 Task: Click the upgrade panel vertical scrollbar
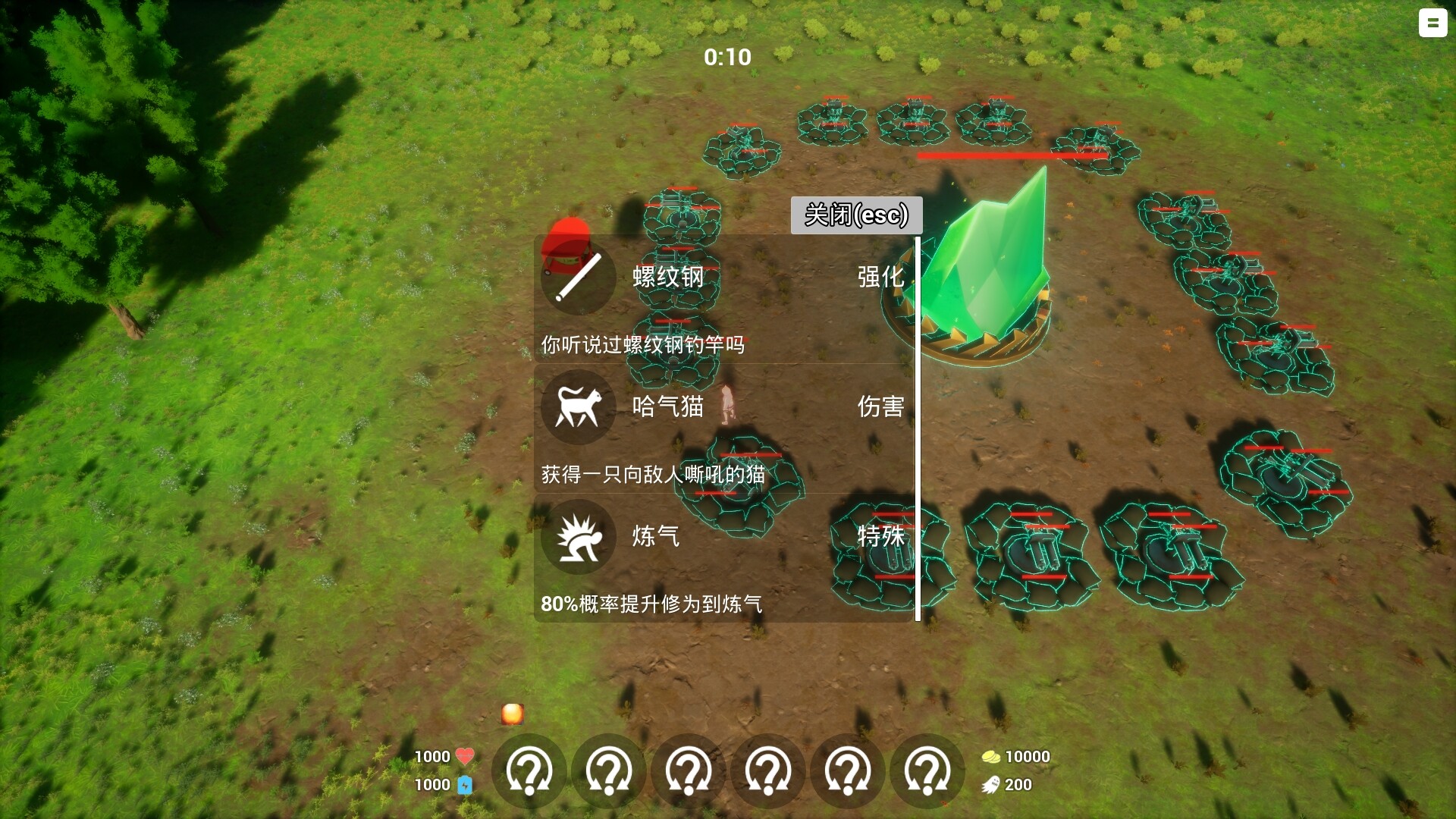point(918,425)
